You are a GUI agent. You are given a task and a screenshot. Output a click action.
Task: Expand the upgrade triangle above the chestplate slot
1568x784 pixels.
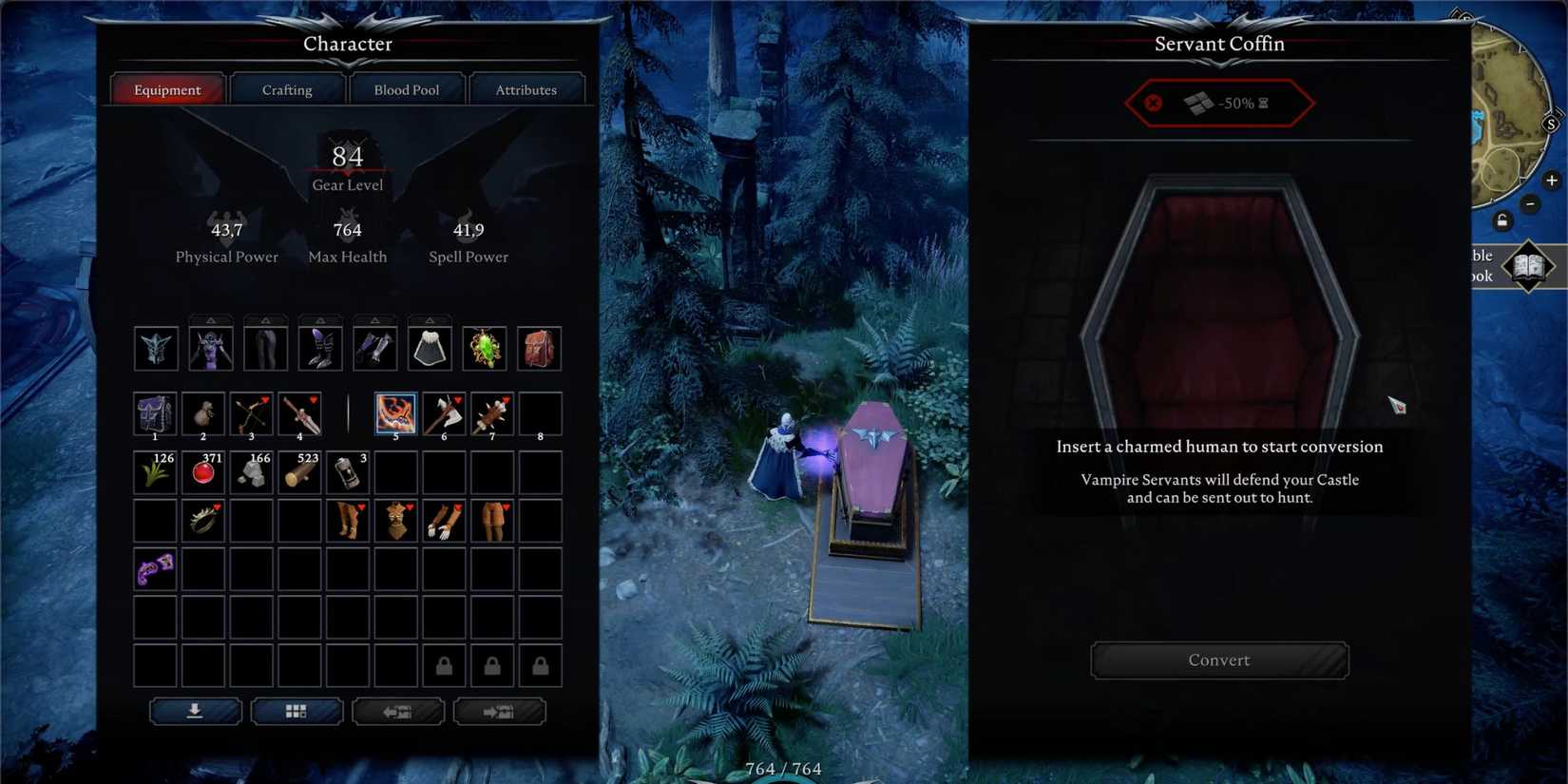[x=211, y=318]
